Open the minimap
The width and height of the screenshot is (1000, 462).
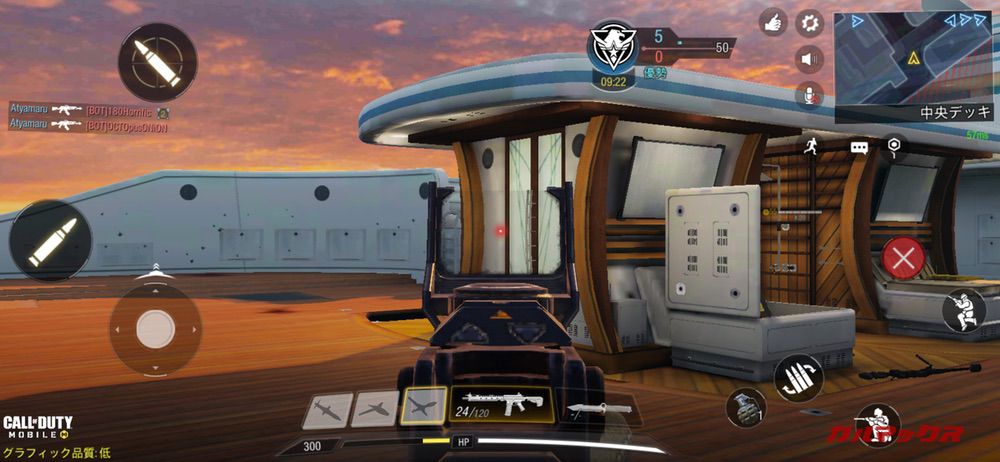(x=913, y=60)
